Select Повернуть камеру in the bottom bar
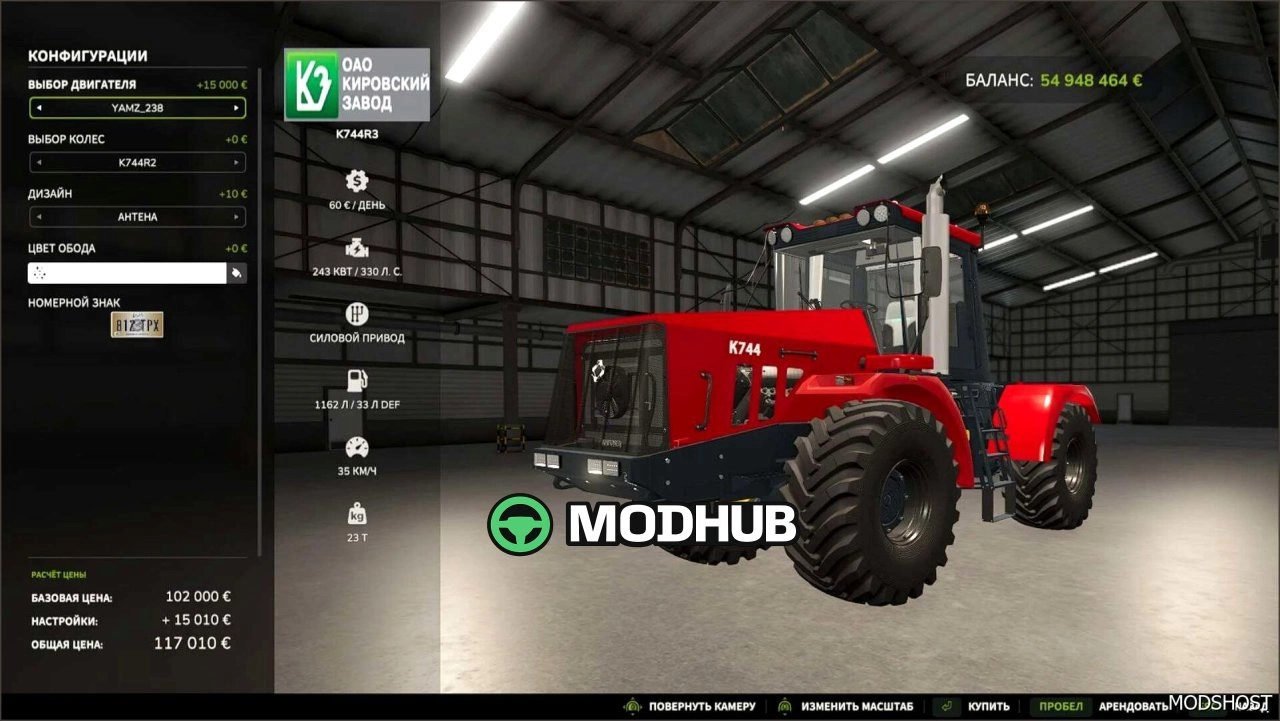Screen dimensions: 1280x721 [700, 705]
